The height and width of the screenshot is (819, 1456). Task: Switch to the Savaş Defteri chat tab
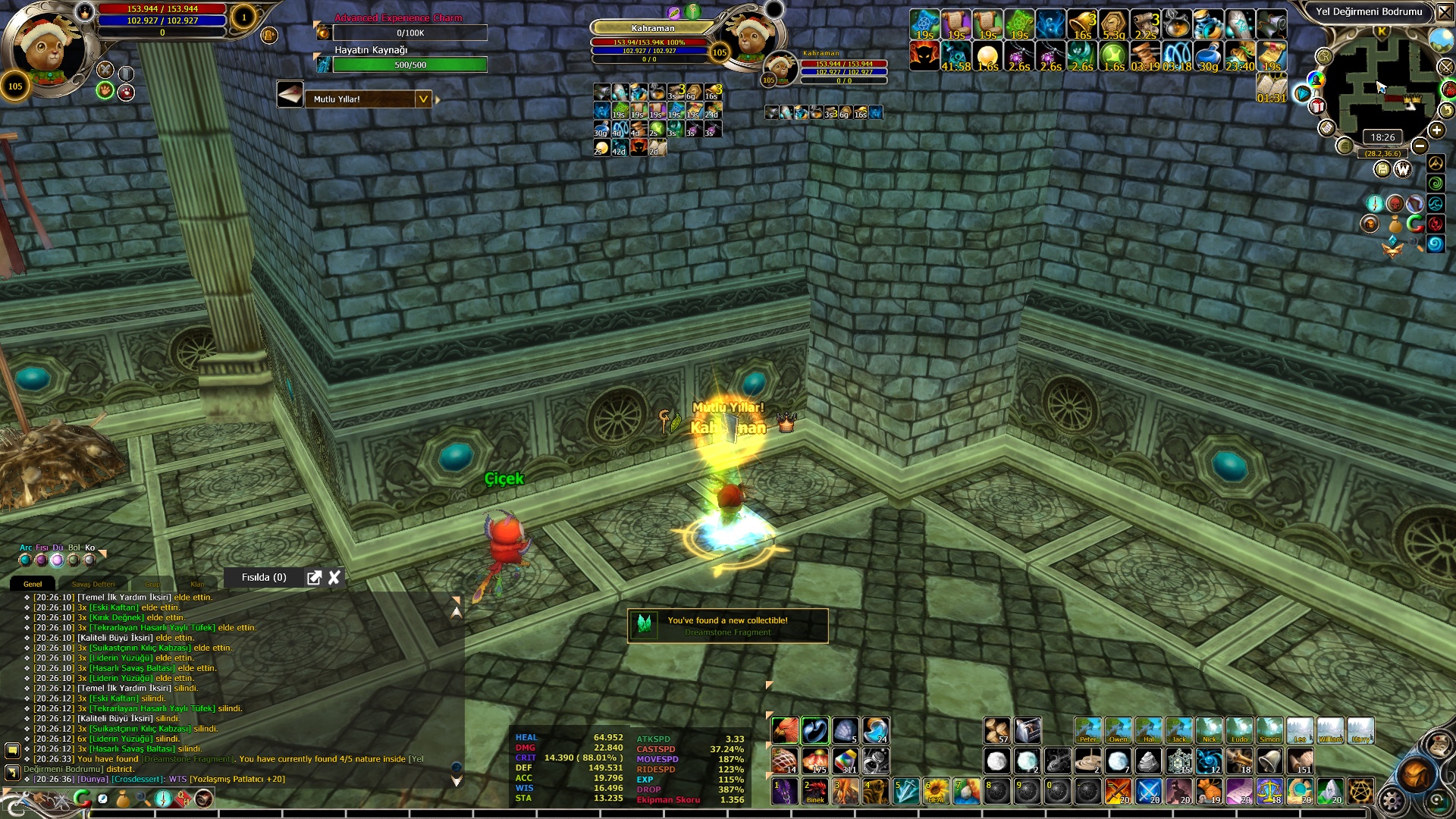[x=93, y=584]
